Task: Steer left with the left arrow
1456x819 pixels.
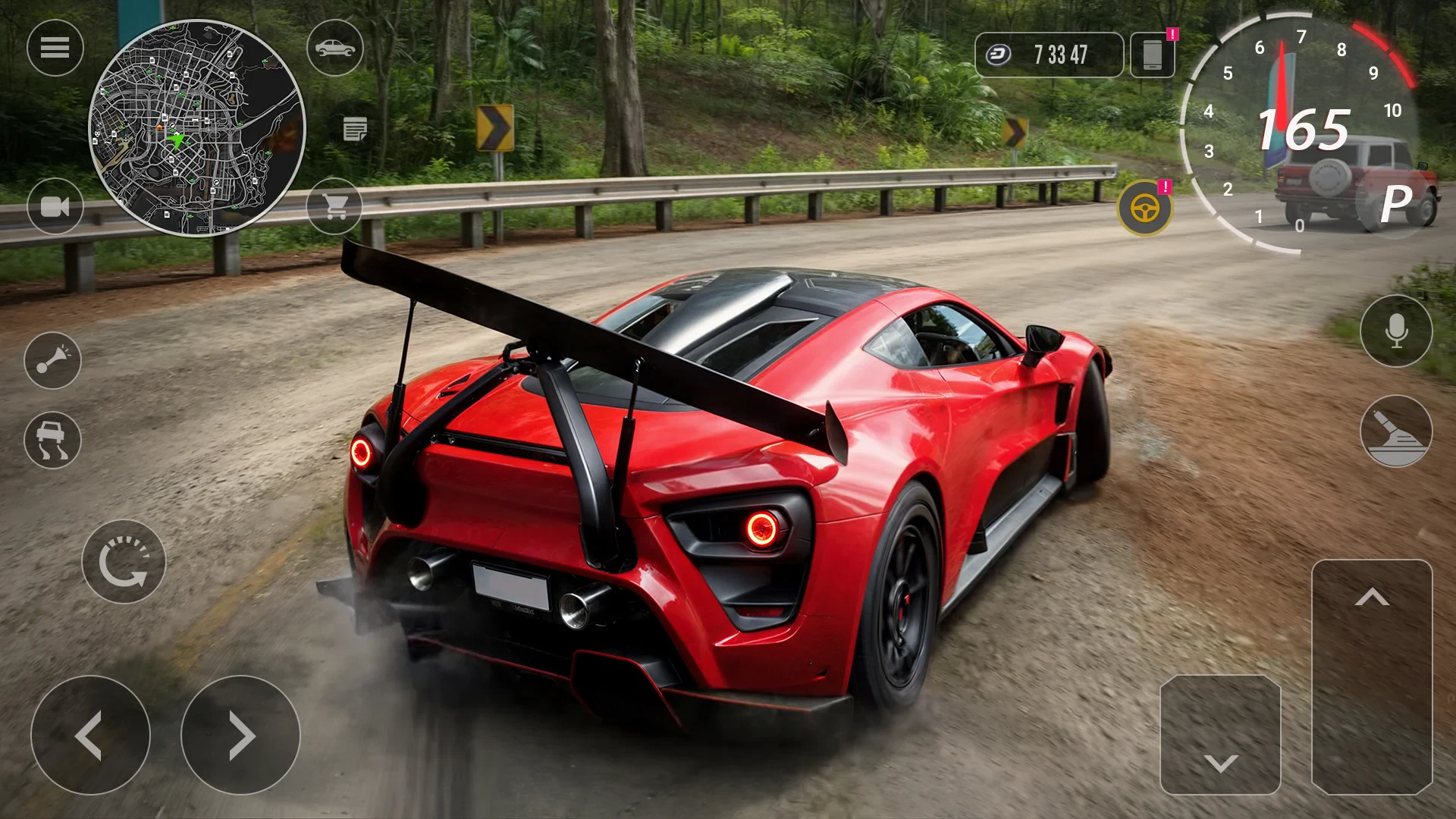Action: click(90, 735)
